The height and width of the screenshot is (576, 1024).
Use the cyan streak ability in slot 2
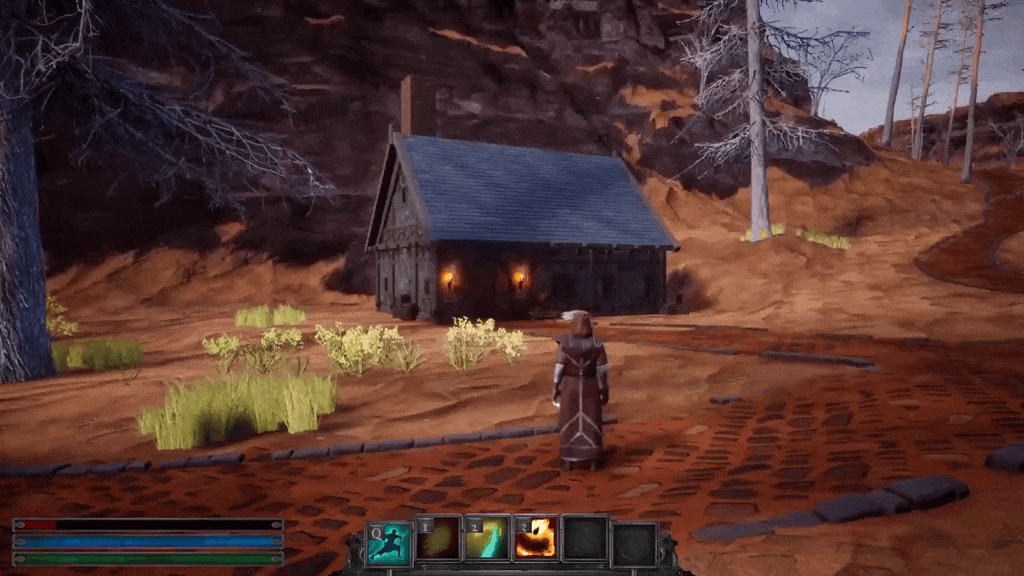487,540
